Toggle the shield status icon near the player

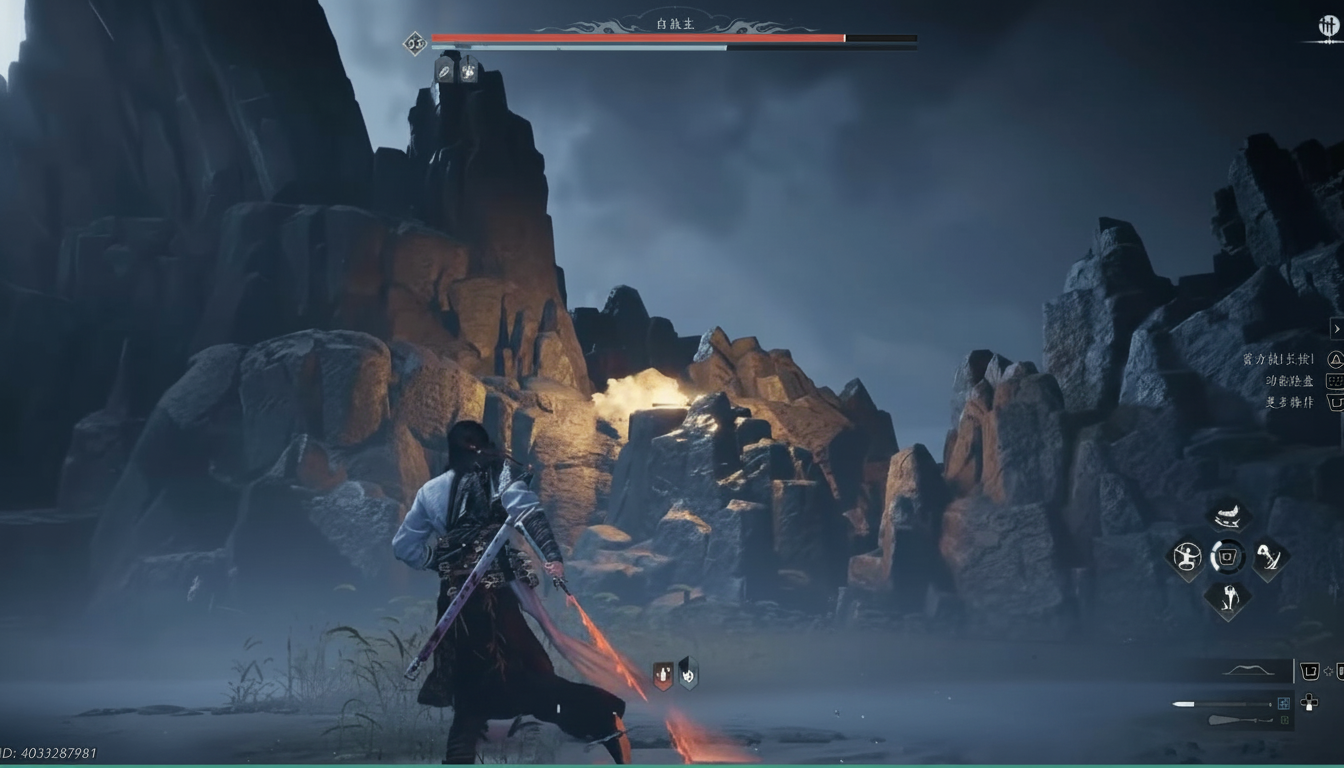click(687, 673)
